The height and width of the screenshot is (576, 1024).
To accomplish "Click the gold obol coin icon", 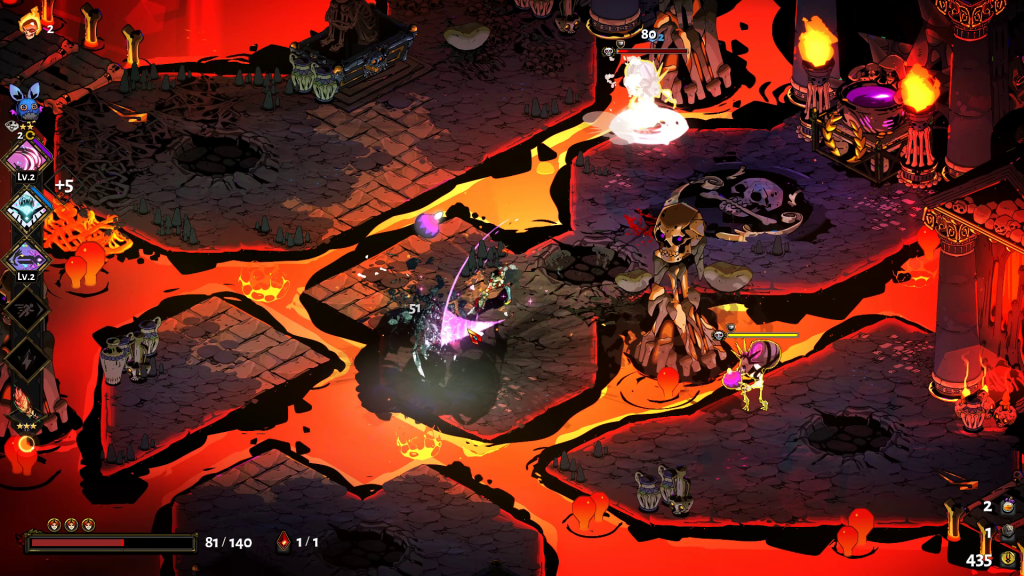I will click(1007, 559).
